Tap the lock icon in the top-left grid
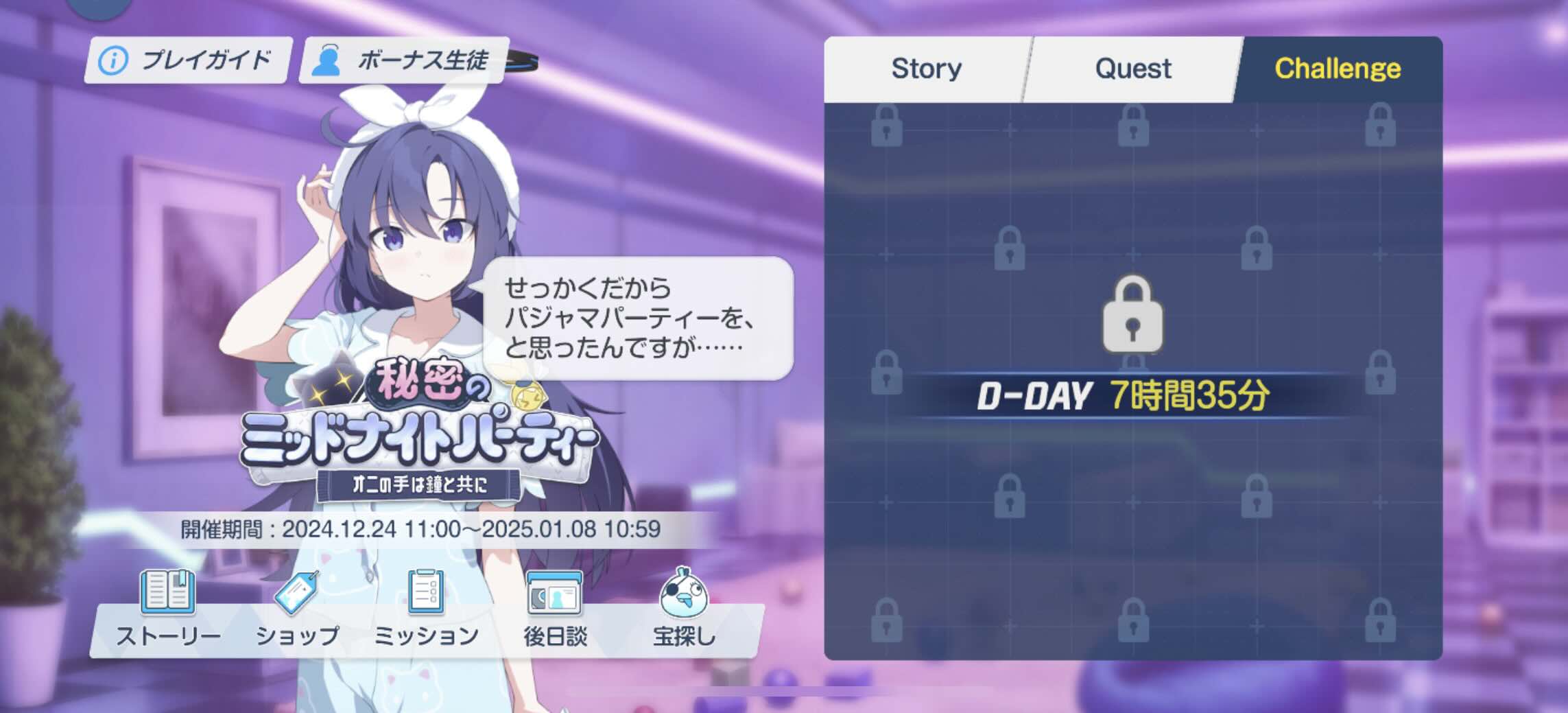The width and height of the screenshot is (1568, 713). pyautogui.click(x=888, y=127)
